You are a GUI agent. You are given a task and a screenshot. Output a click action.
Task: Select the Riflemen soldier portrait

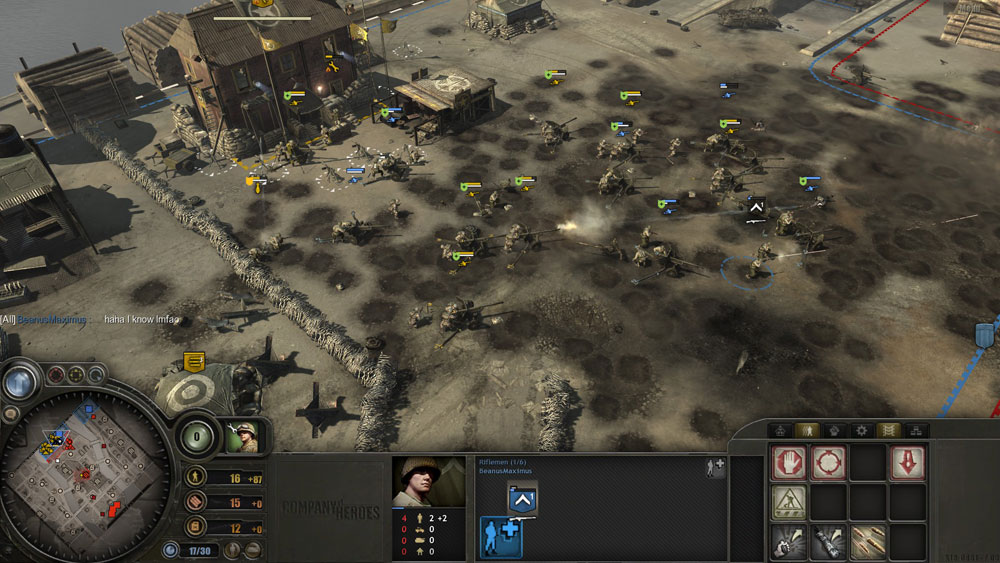point(428,482)
